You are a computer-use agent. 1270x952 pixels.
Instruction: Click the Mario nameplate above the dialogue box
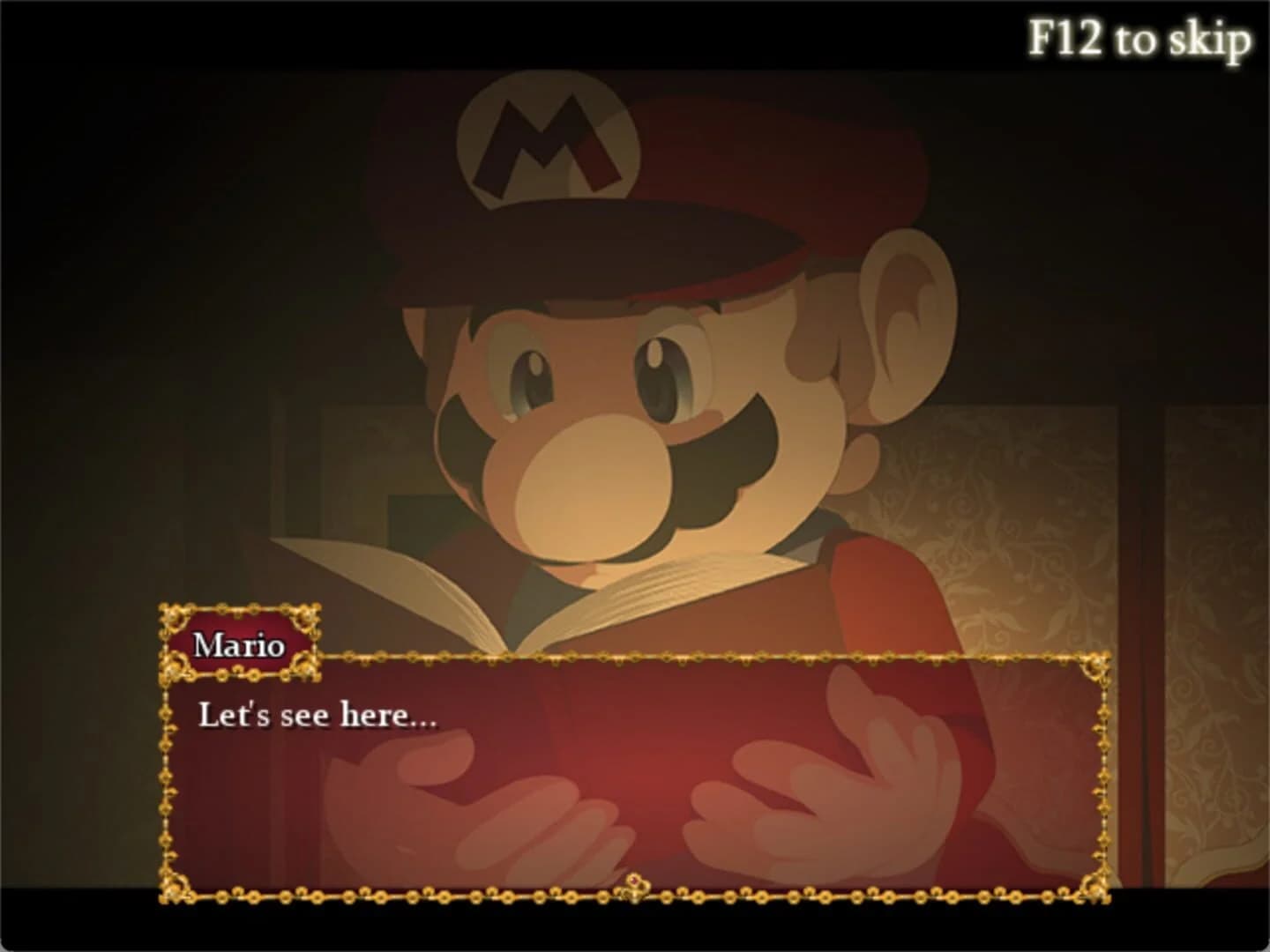[x=239, y=644]
